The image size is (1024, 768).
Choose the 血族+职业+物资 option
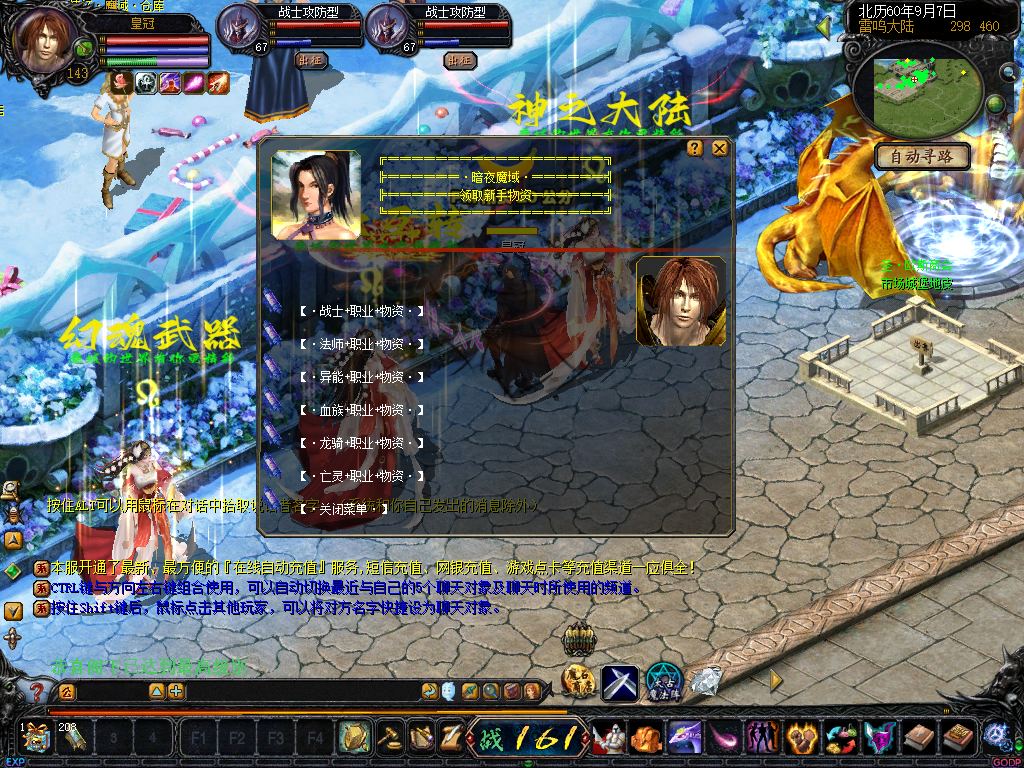click(x=360, y=410)
